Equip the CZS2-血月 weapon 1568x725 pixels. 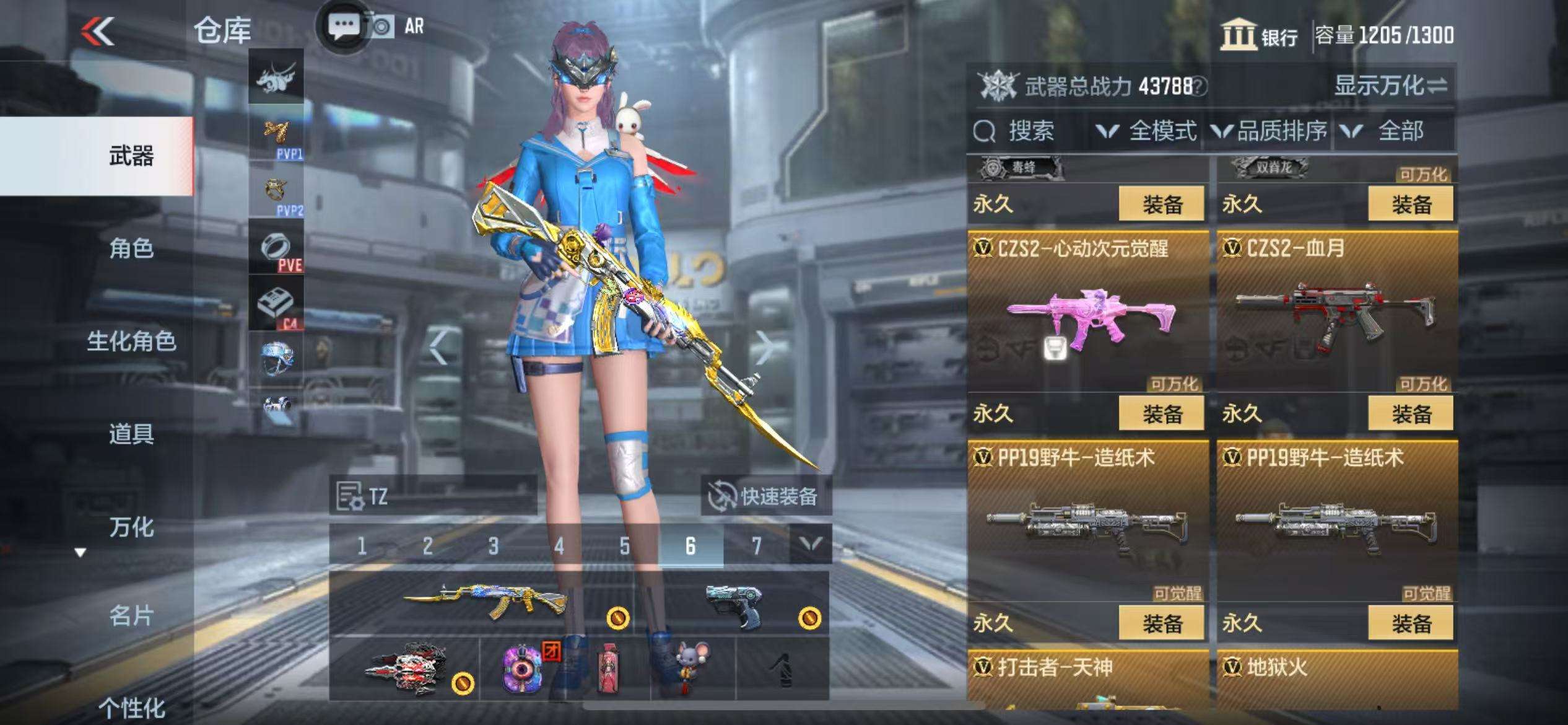pyautogui.click(x=1411, y=414)
